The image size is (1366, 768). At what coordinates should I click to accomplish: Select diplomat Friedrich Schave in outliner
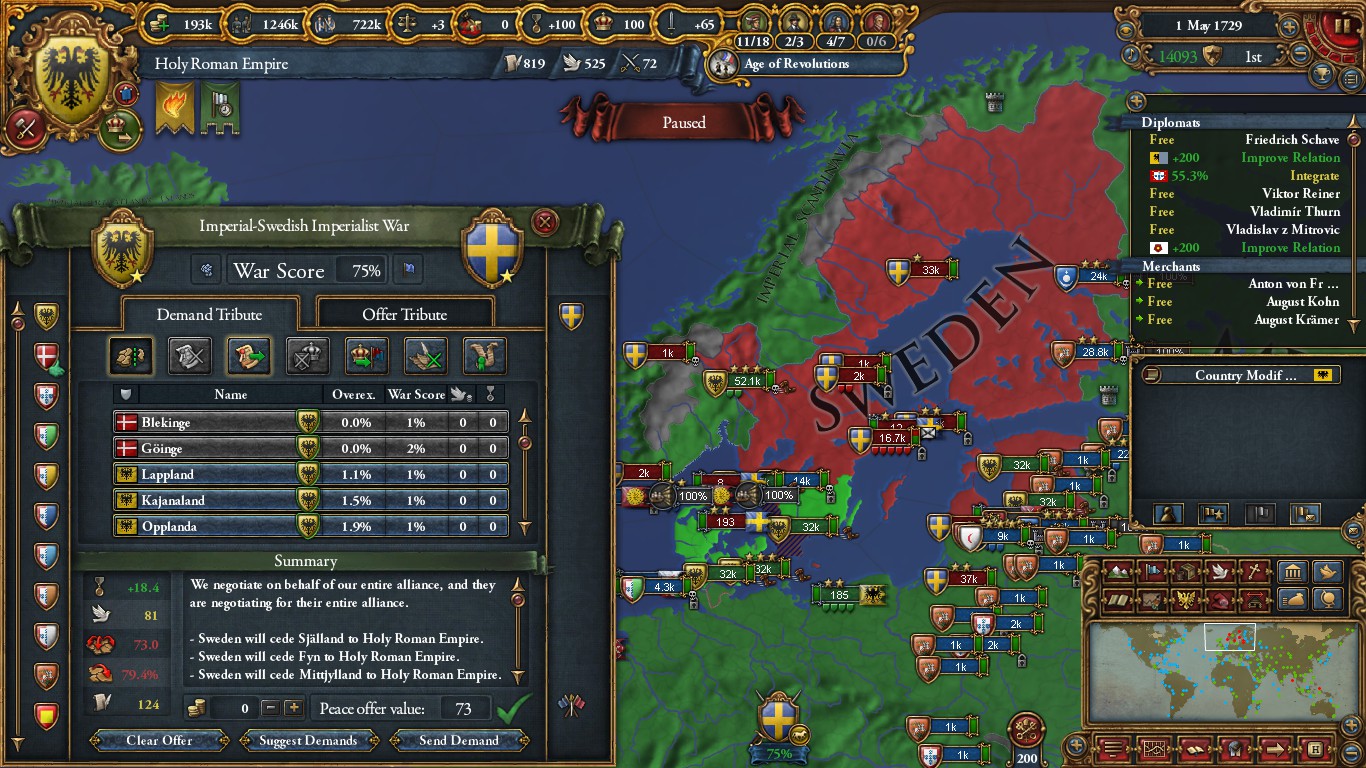click(x=1291, y=140)
